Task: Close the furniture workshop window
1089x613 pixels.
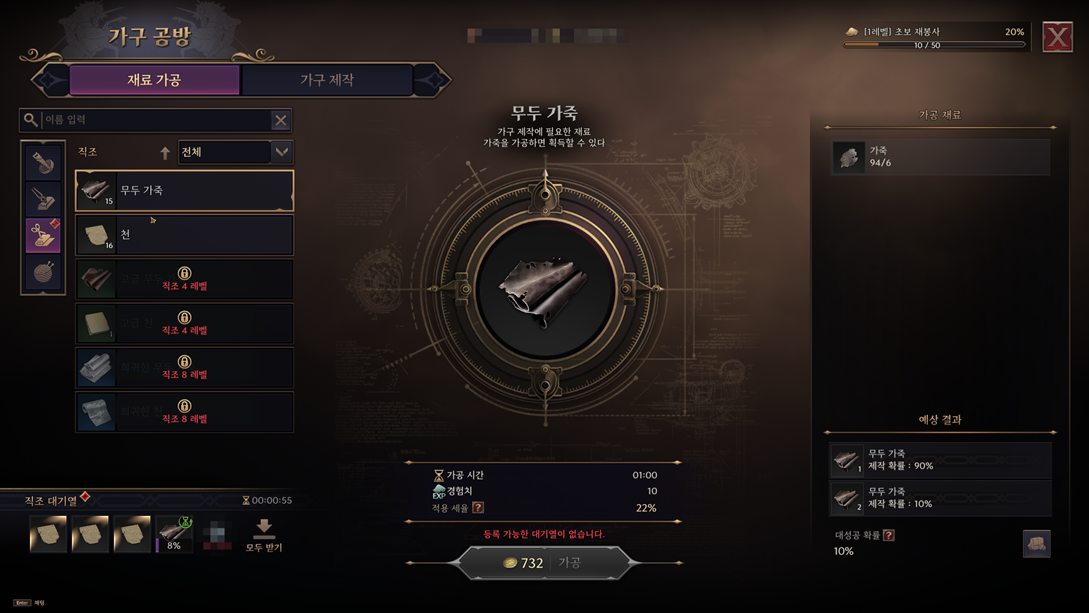Action: 1057,37
